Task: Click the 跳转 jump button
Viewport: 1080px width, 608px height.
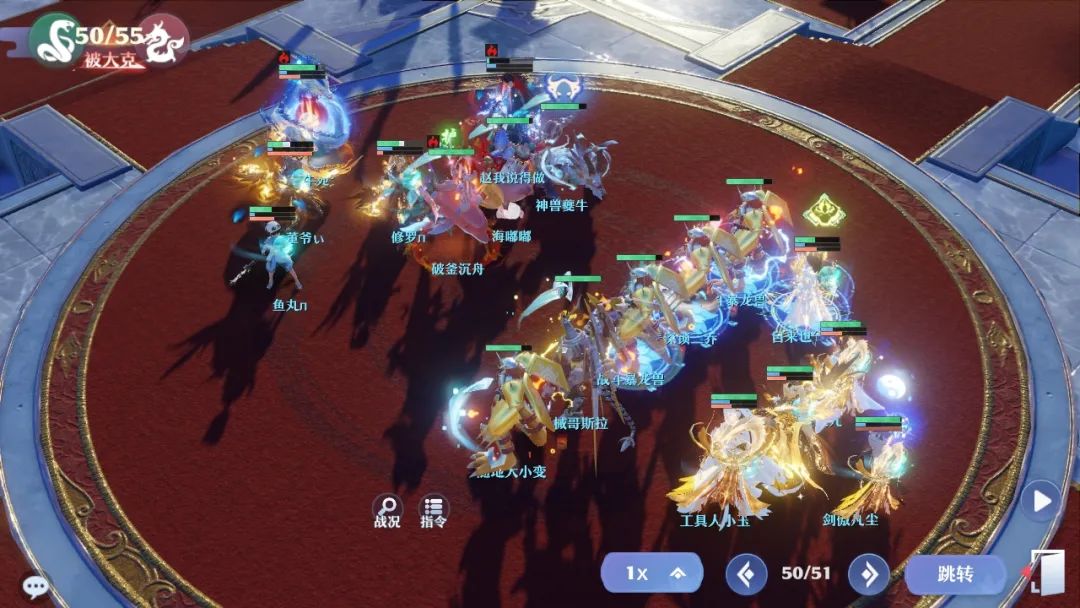Action: pyautogui.click(x=955, y=573)
